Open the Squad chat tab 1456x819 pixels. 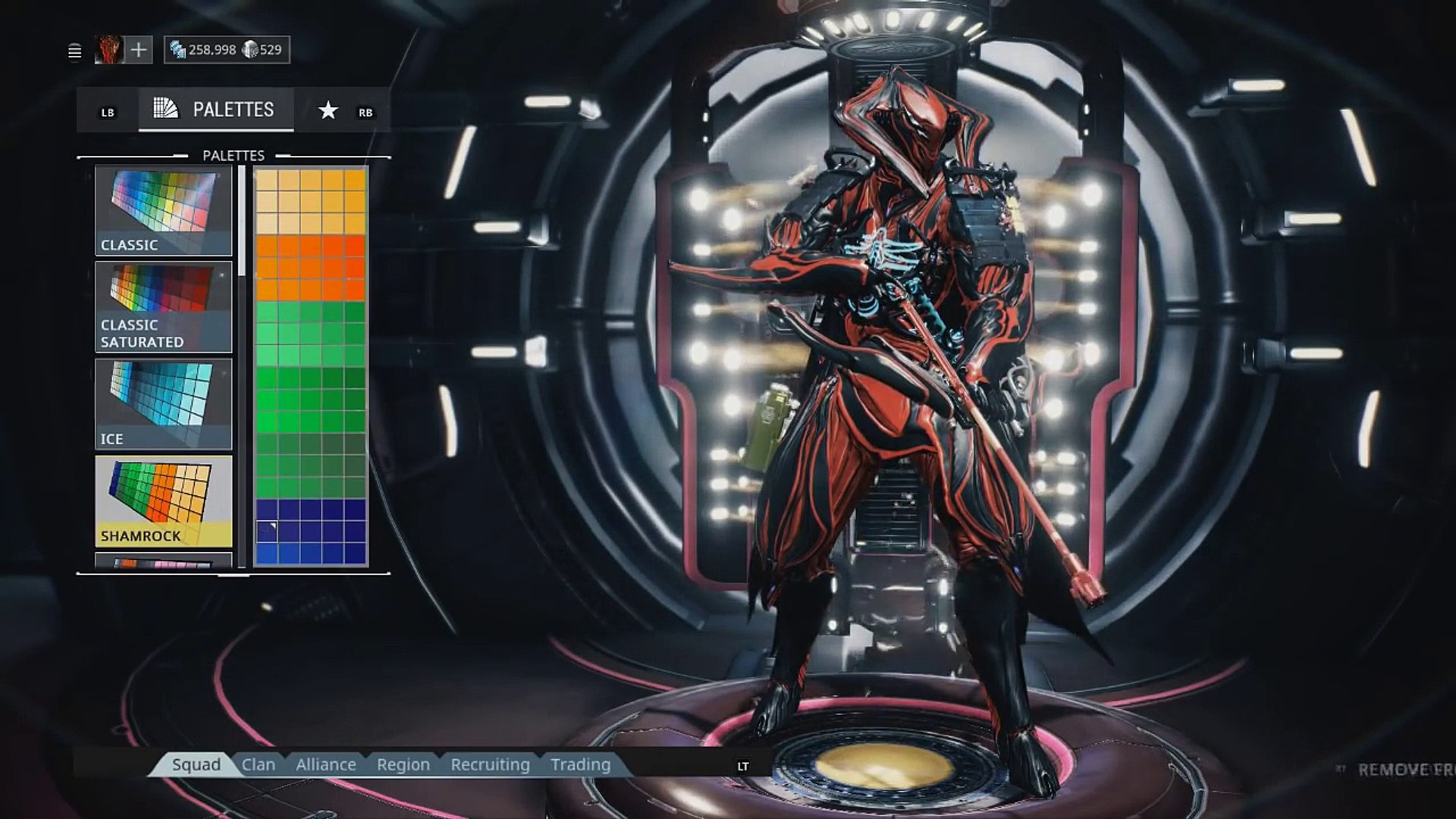[196, 764]
